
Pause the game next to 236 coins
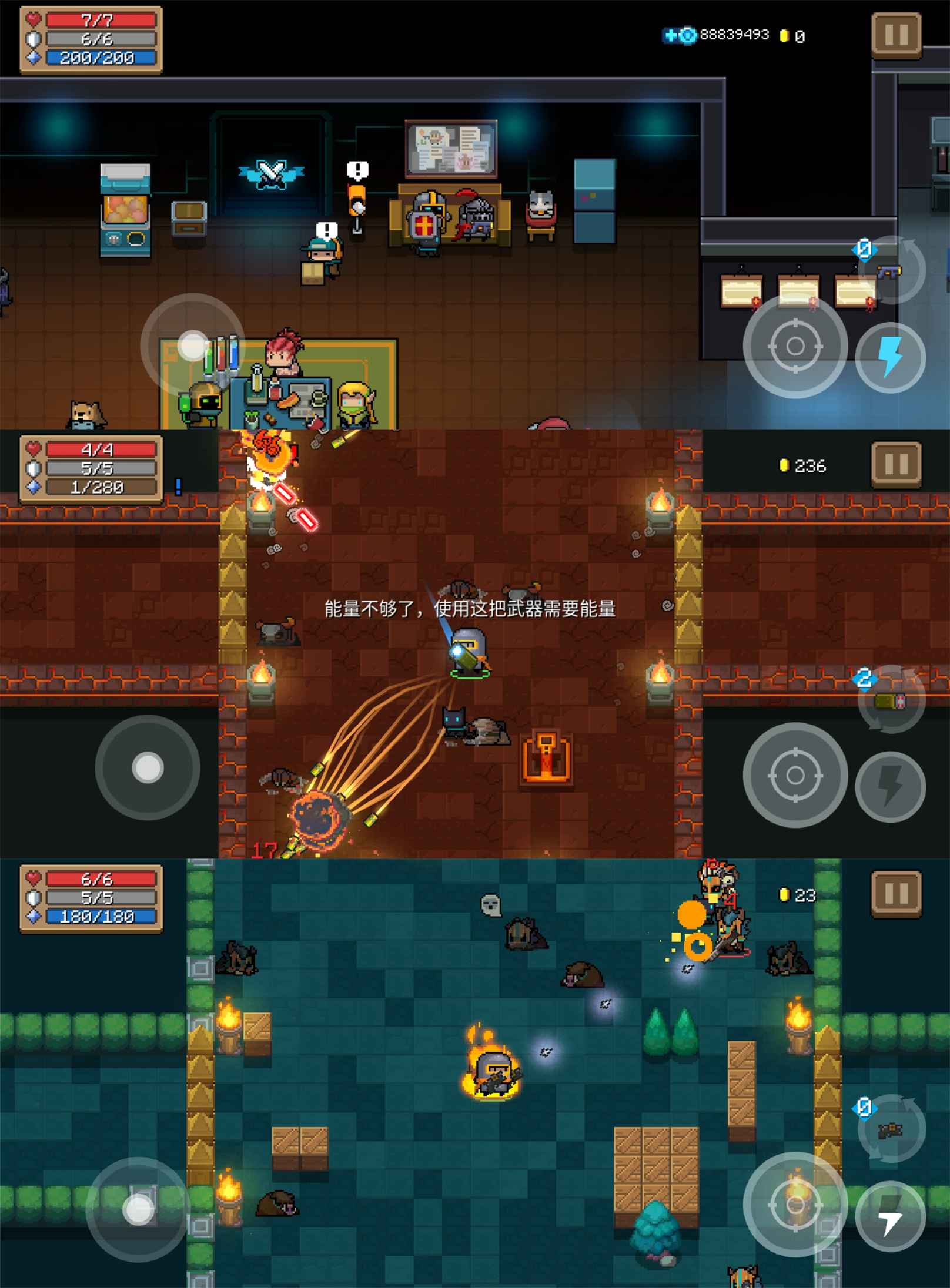point(896,465)
